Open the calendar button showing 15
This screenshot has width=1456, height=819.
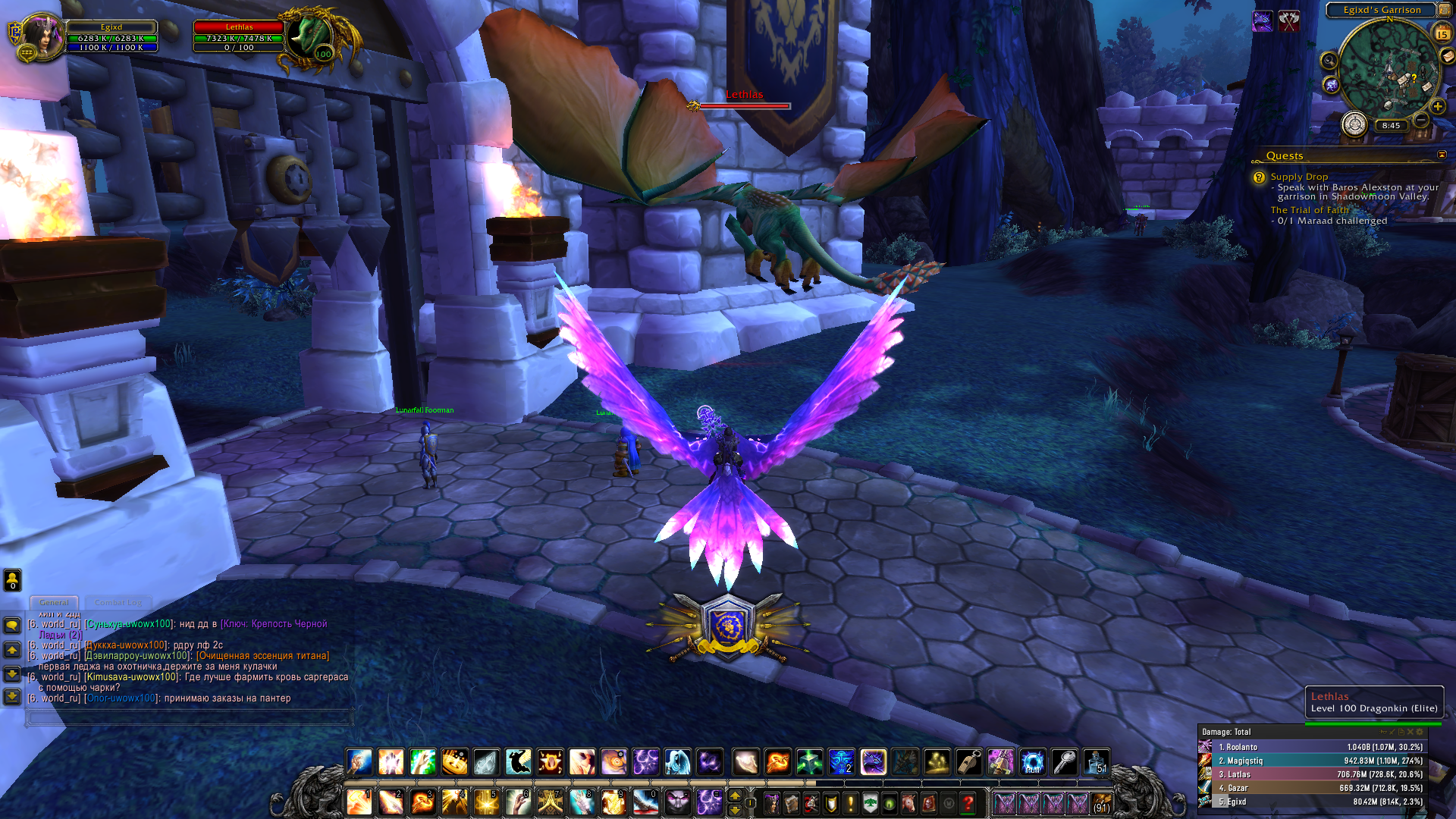click(1442, 33)
